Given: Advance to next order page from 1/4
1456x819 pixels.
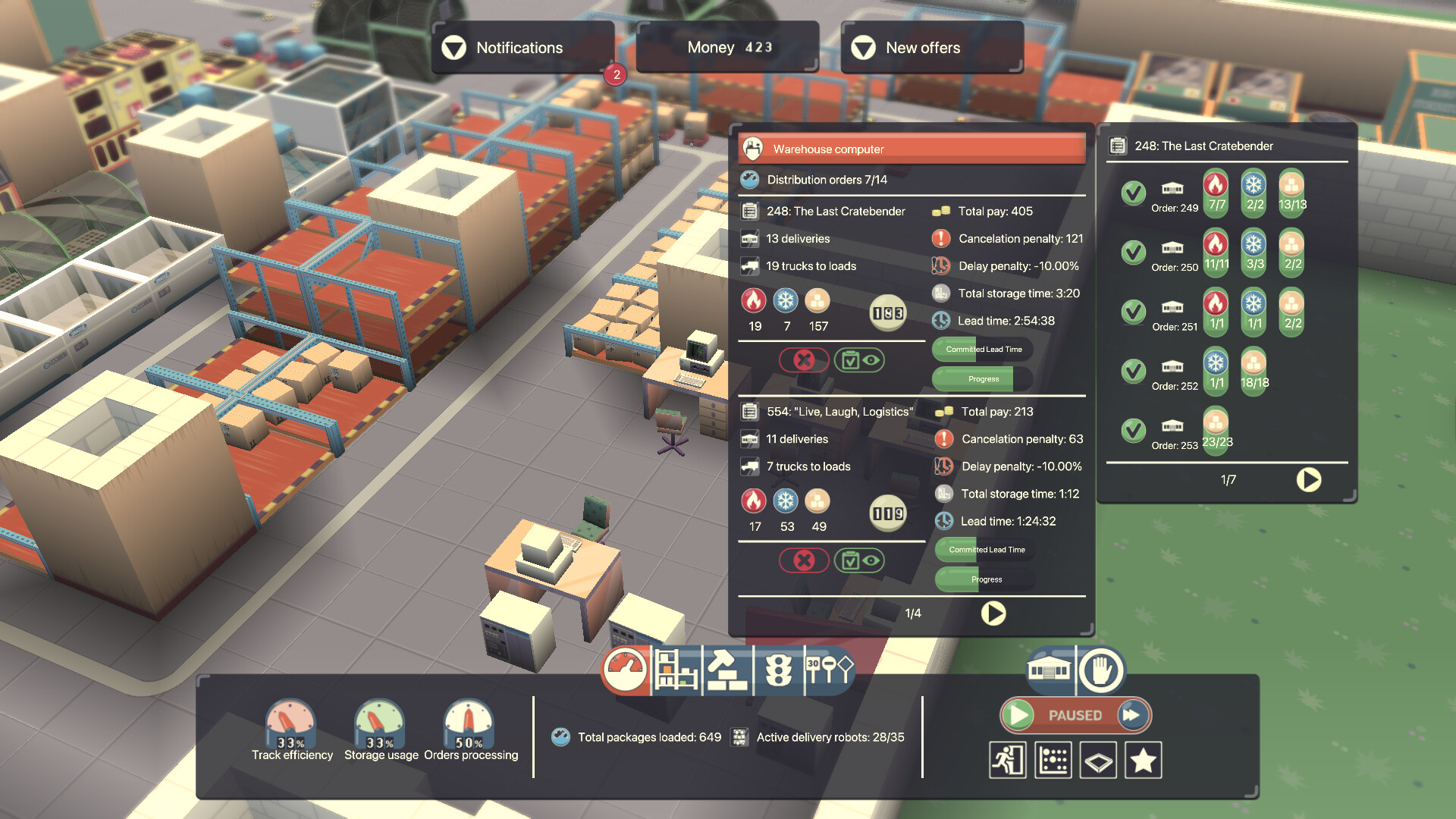Looking at the screenshot, I should [x=993, y=613].
